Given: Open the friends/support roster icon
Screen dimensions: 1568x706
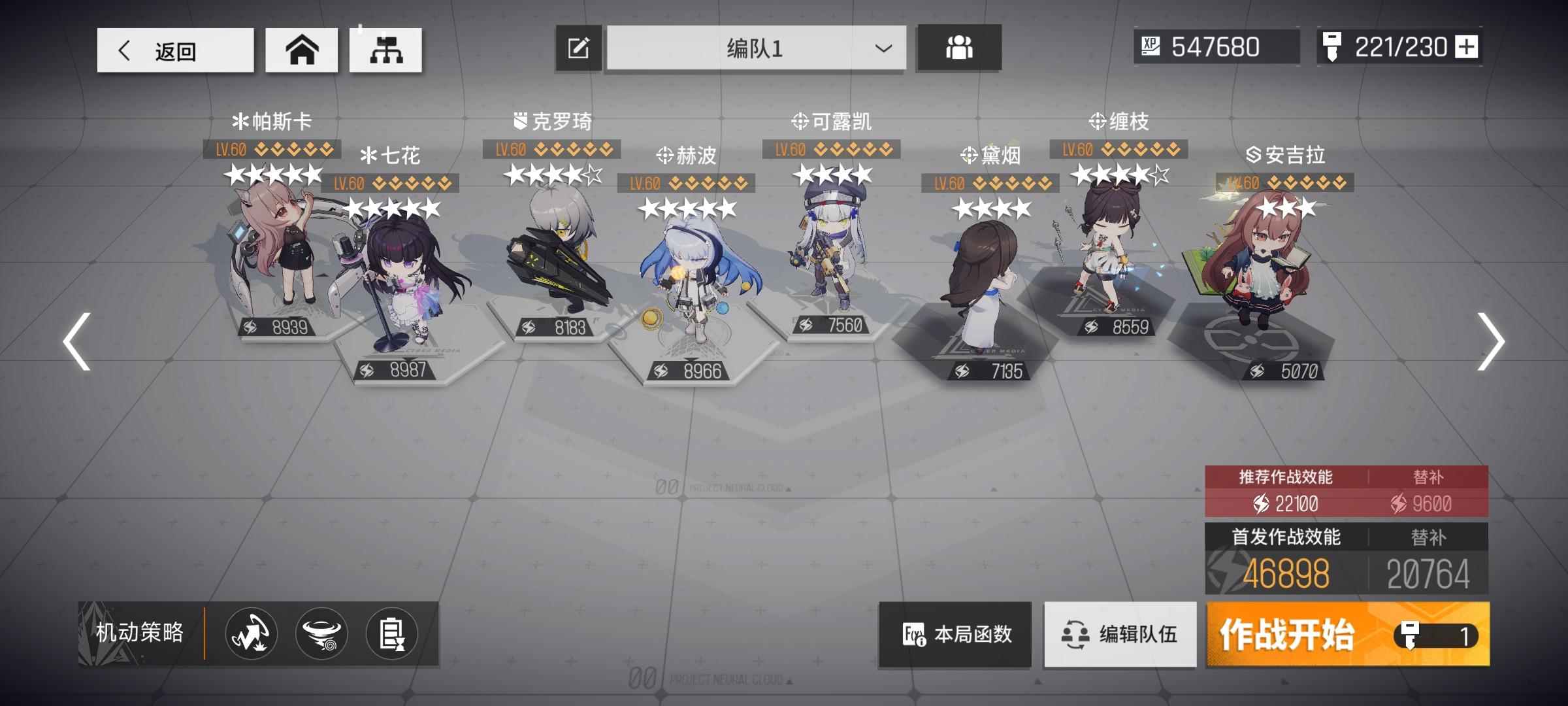Looking at the screenshot, I should (x=958, y=47).
